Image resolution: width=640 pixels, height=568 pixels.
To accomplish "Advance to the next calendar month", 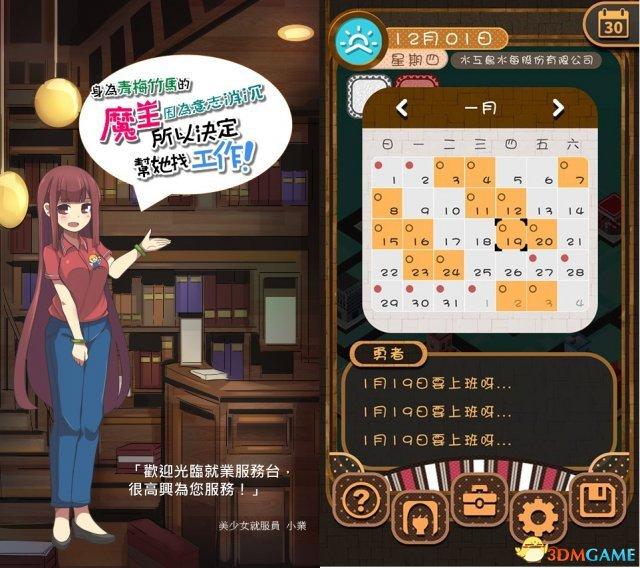I will pos(558,107).
